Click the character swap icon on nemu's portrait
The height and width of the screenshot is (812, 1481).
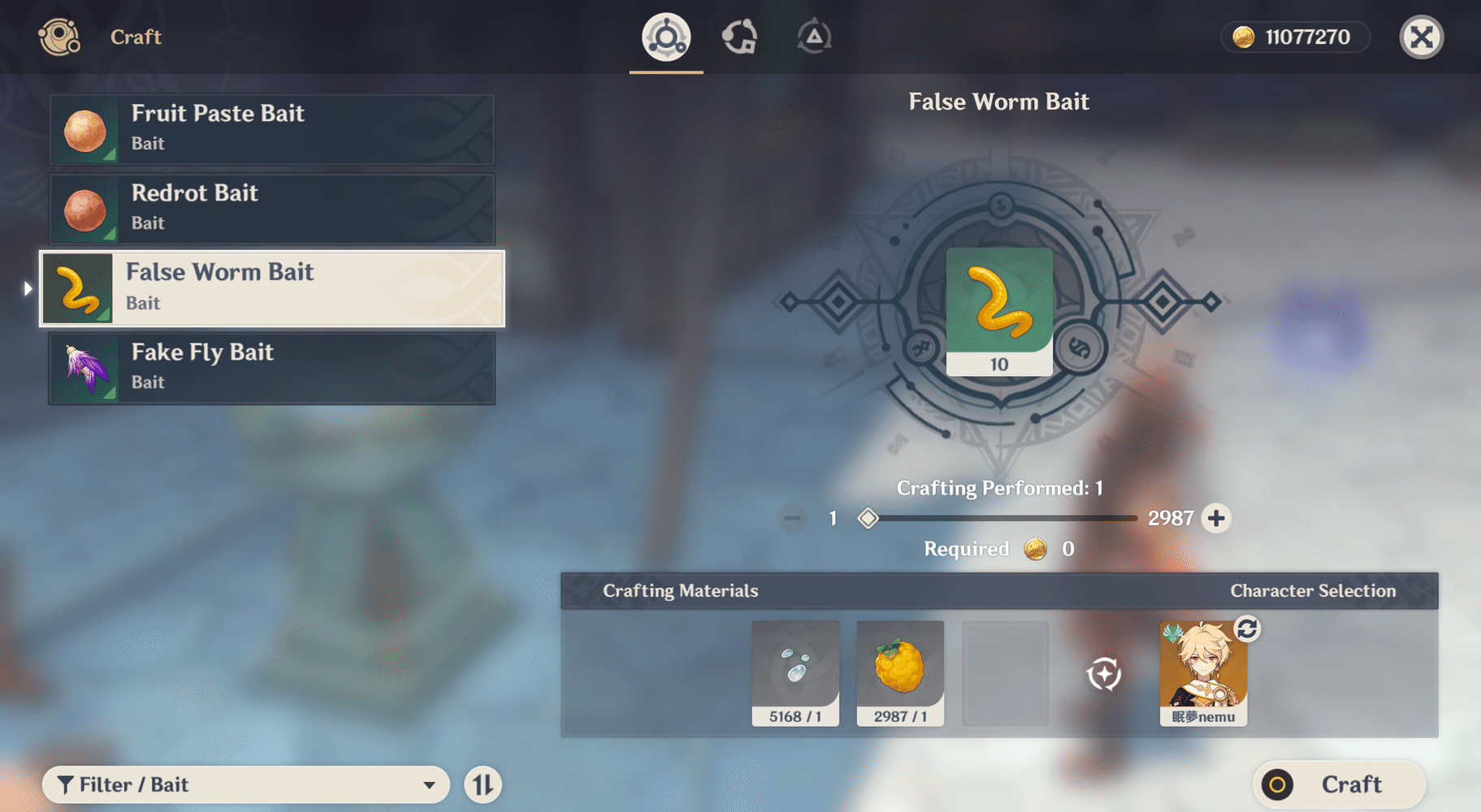pyautogui.click(x=1248, y=628)
